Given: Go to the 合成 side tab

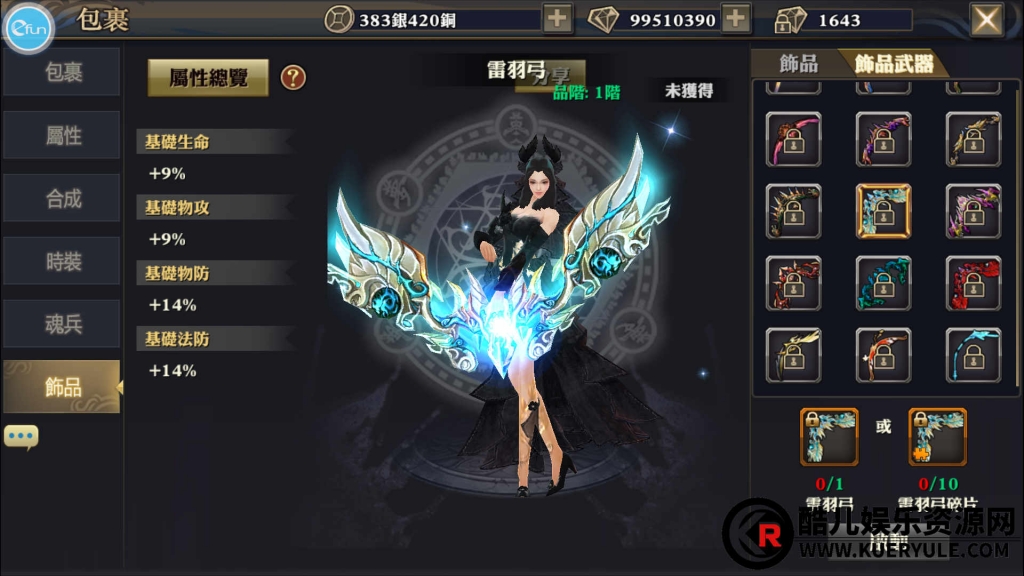Looking at the screenshot, I should 62,199.
